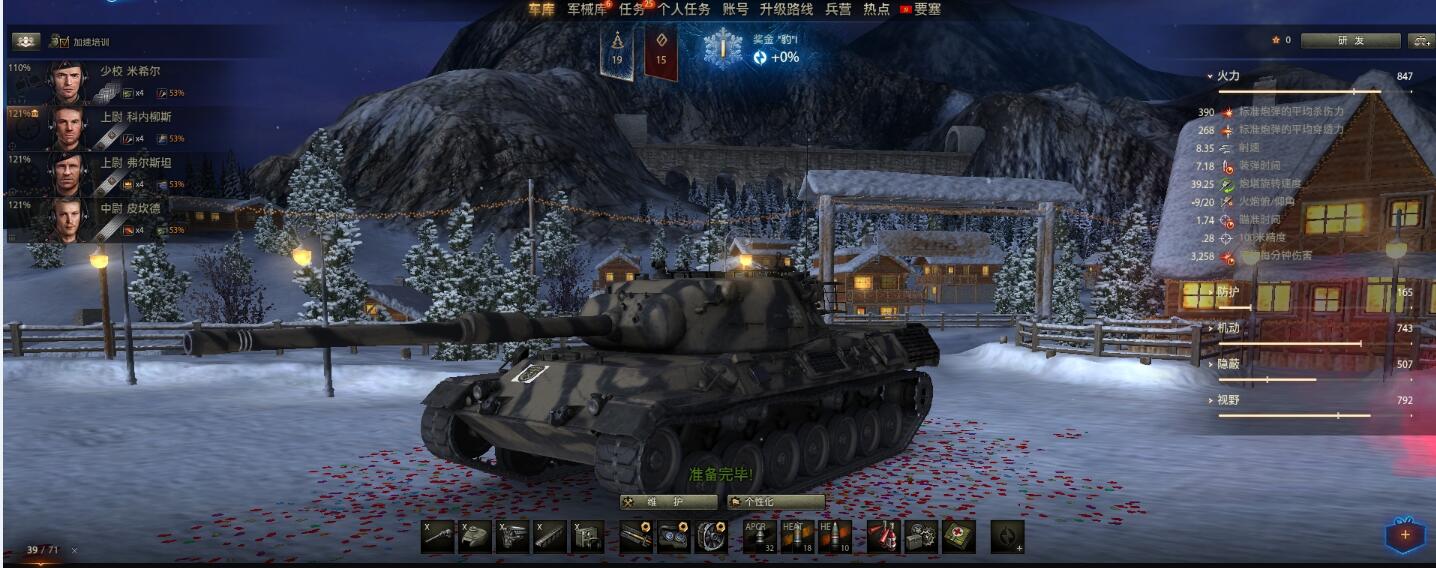The width and height of the screenshot is (1436, 568).
Task: Switch to the 兵营 barracks tab
Action: click(838, 9)
